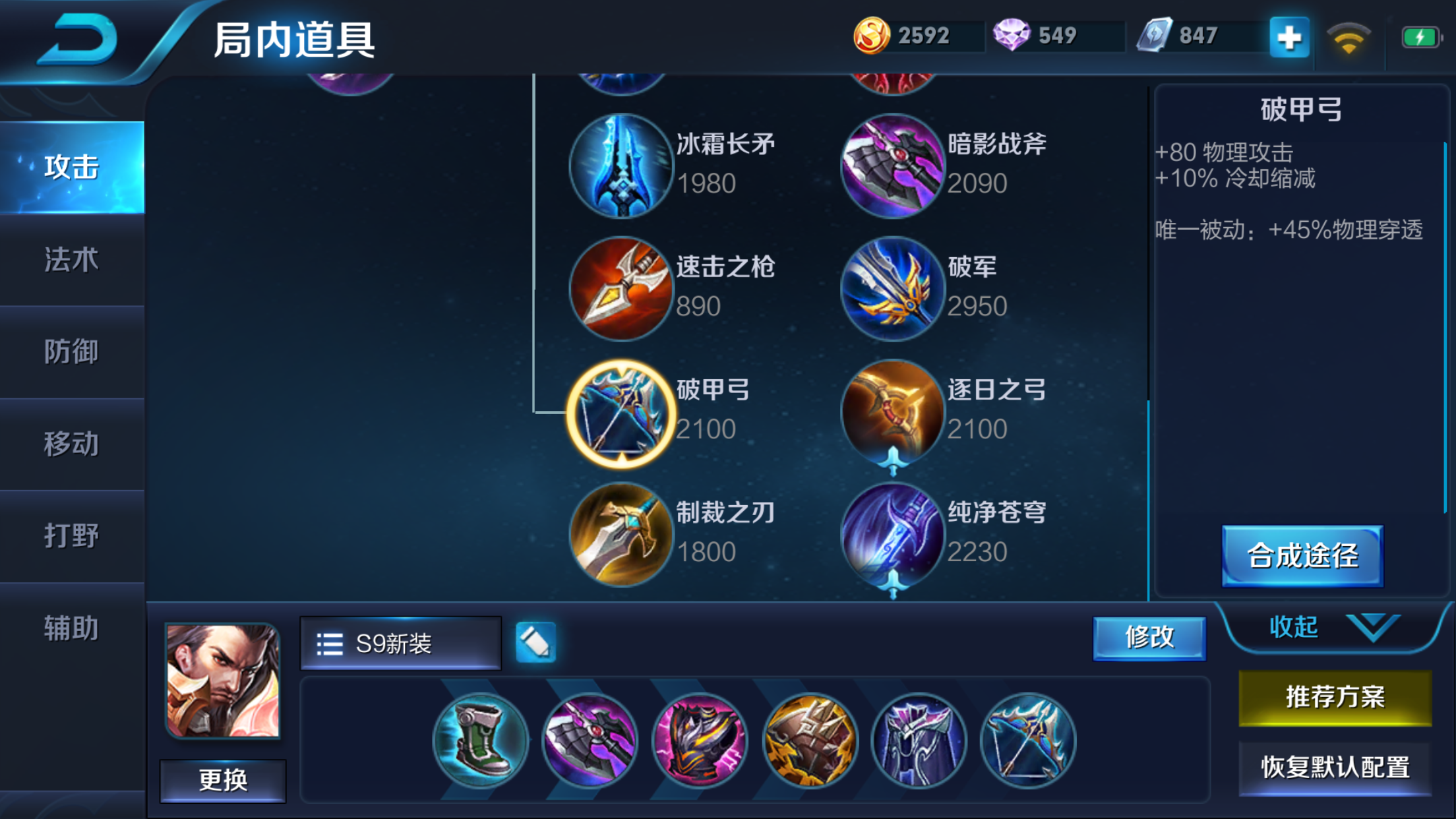Click the 修改 modify button
This screenshot has width=1456, height=819.
(1149, 638)
